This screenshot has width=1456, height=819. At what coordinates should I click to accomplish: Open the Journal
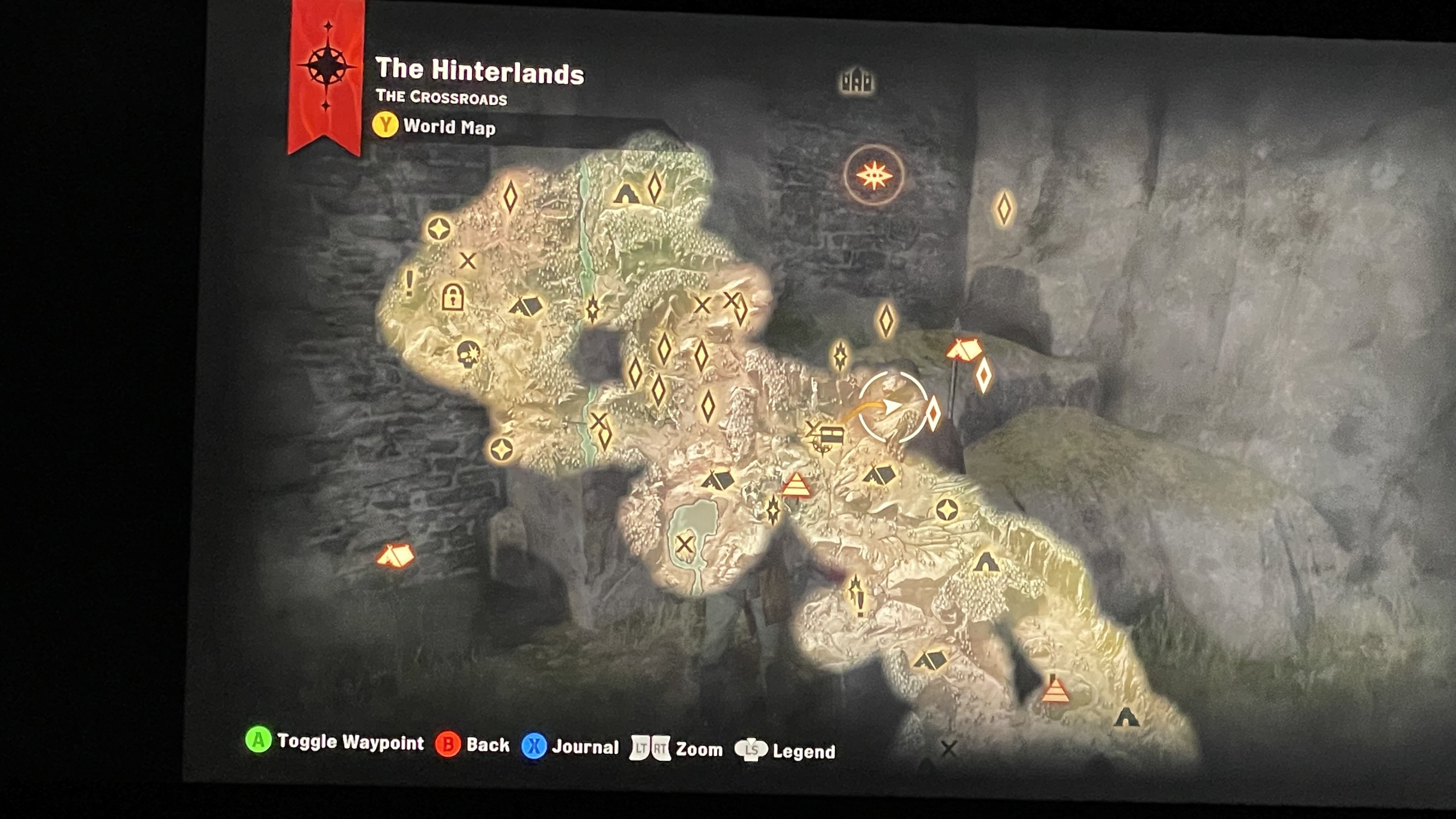[x=570, y=747]
